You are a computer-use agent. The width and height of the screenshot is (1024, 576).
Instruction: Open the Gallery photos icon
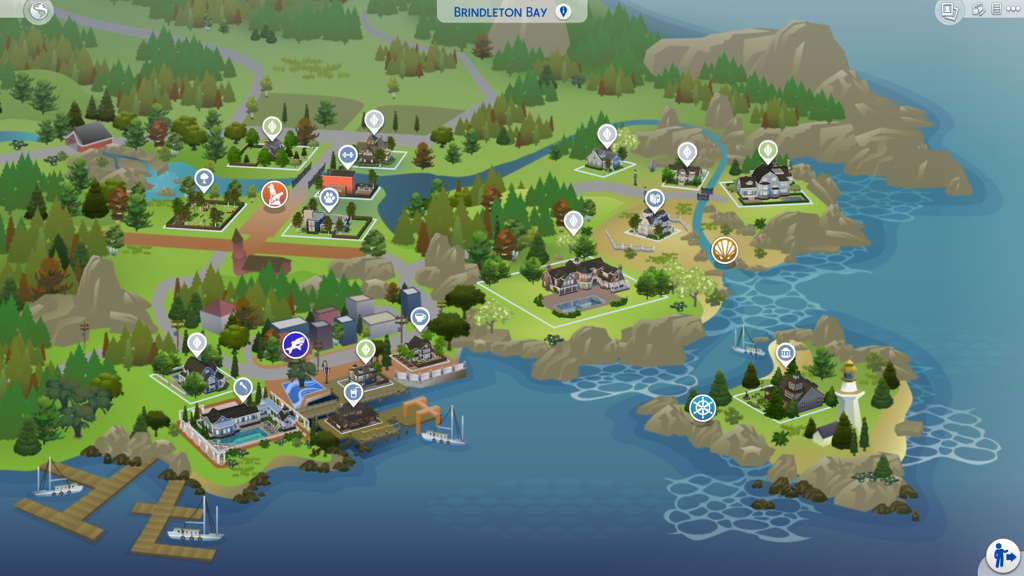(949, 11)
